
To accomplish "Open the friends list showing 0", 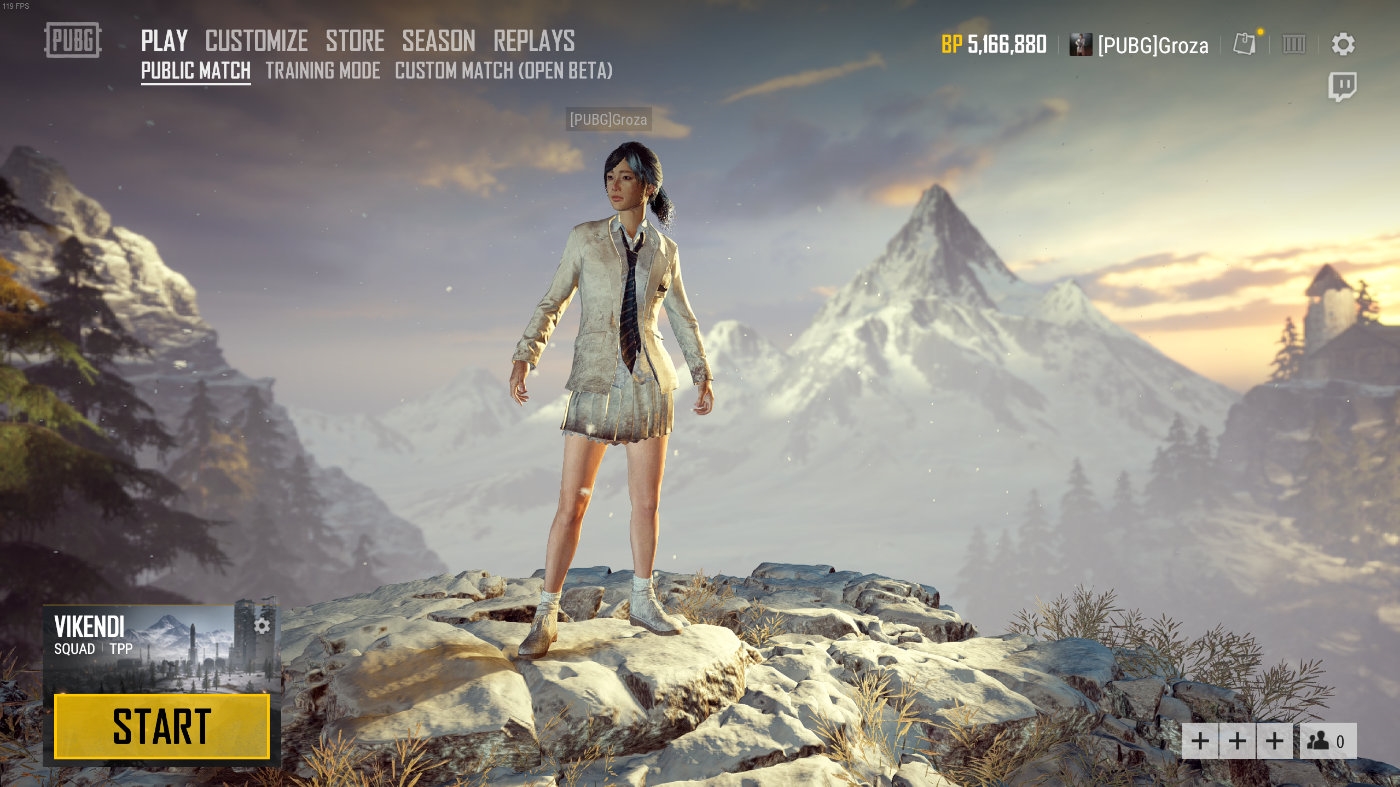I will click(x=1328, y=741).
